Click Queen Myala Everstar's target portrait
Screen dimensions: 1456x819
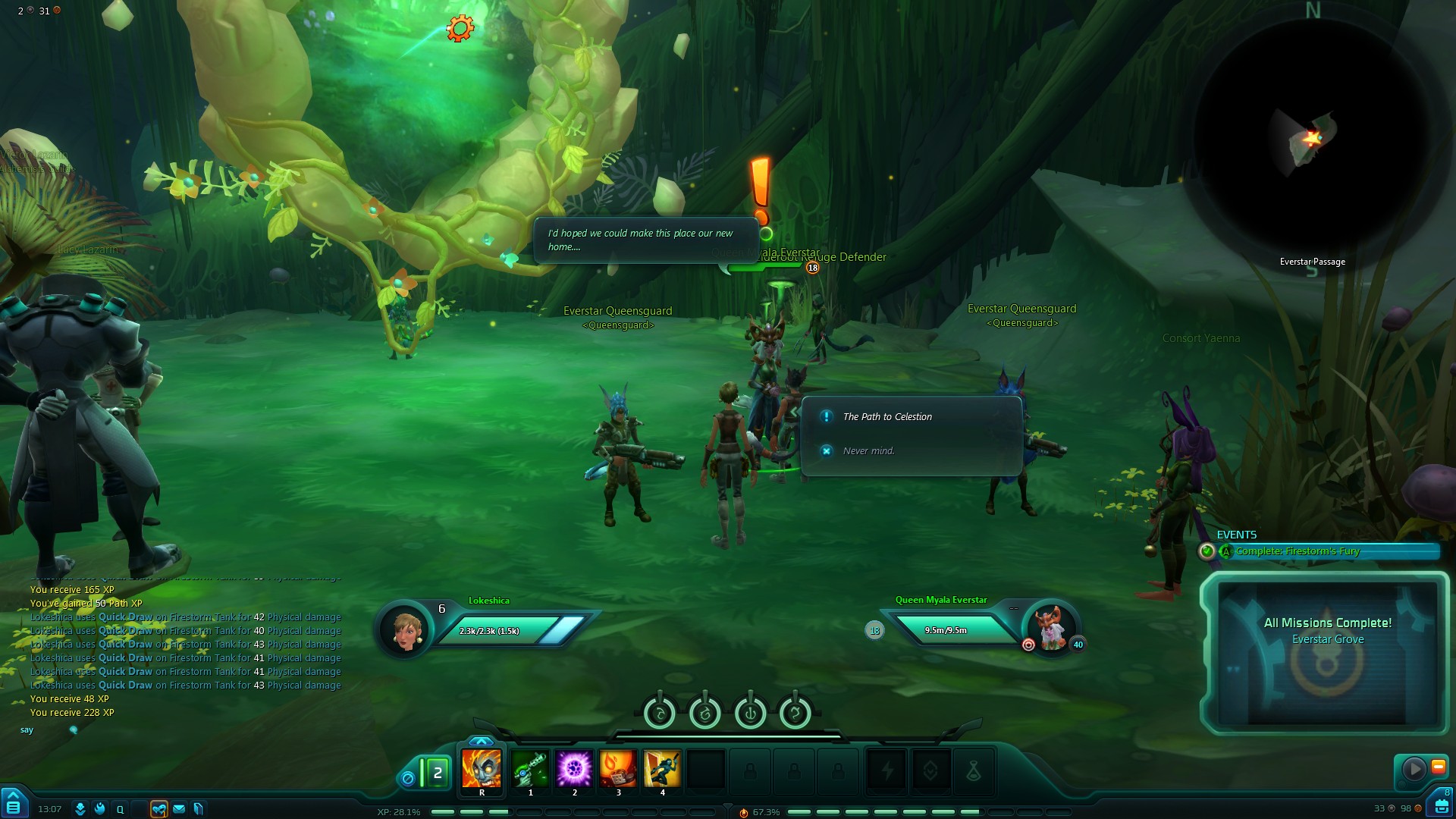tap(1052, 628)
